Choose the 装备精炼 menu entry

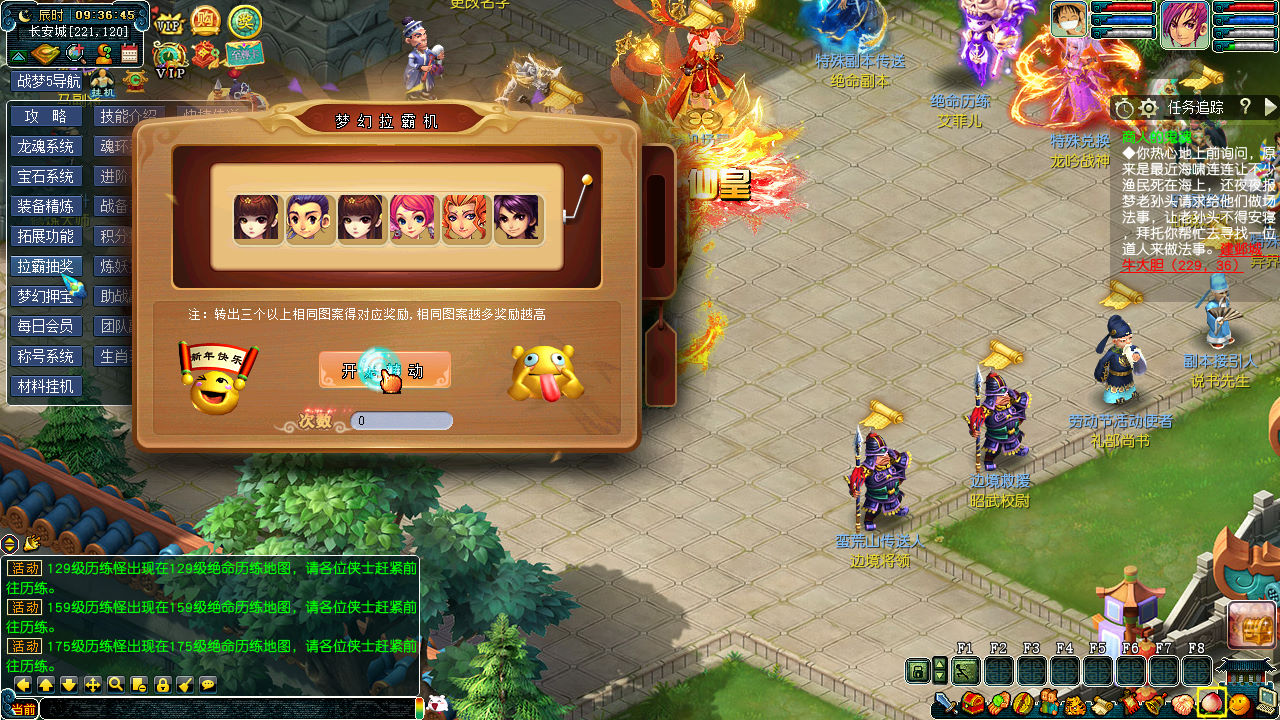click(46, 206)
